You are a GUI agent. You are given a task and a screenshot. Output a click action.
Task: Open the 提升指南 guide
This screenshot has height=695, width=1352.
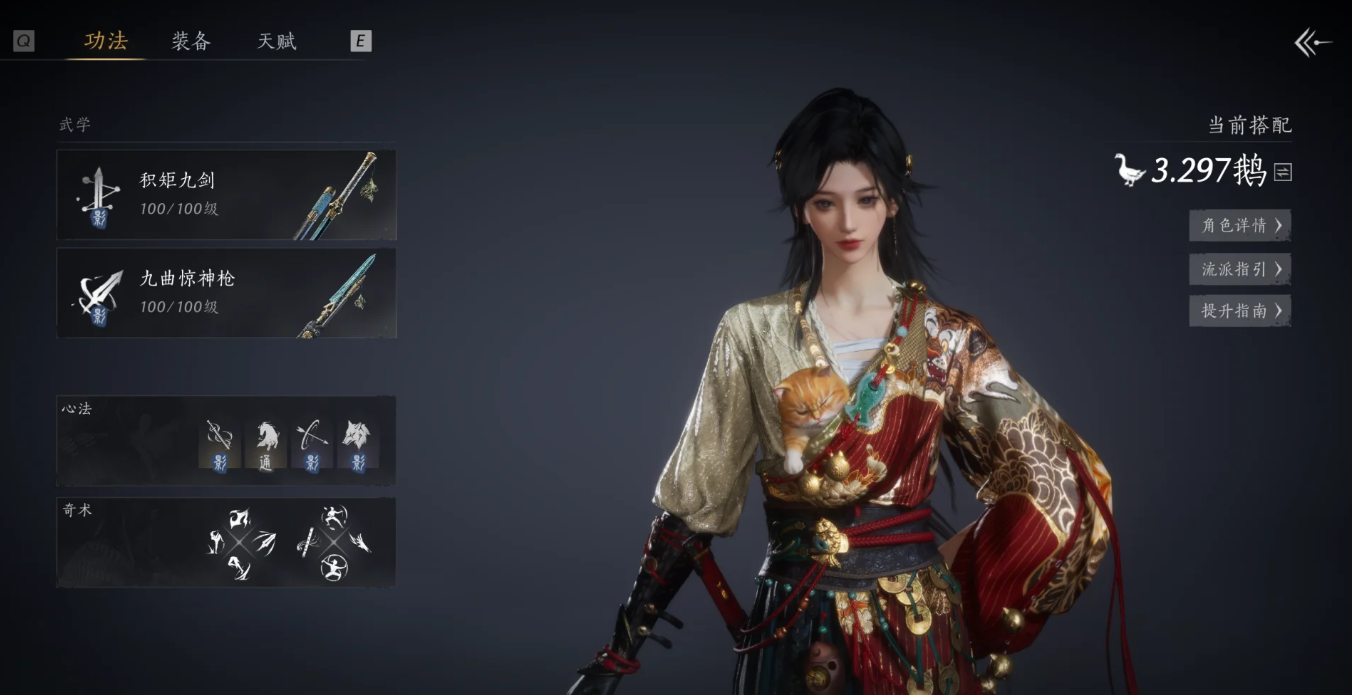[x=1240, y=310]
